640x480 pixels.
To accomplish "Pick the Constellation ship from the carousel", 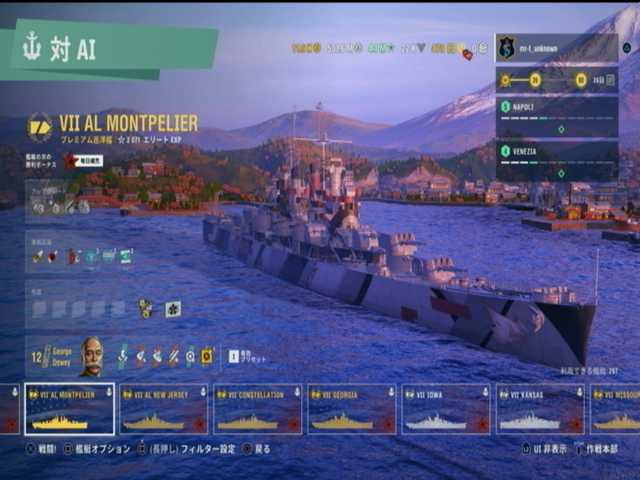I will click(x=257, y=409).
